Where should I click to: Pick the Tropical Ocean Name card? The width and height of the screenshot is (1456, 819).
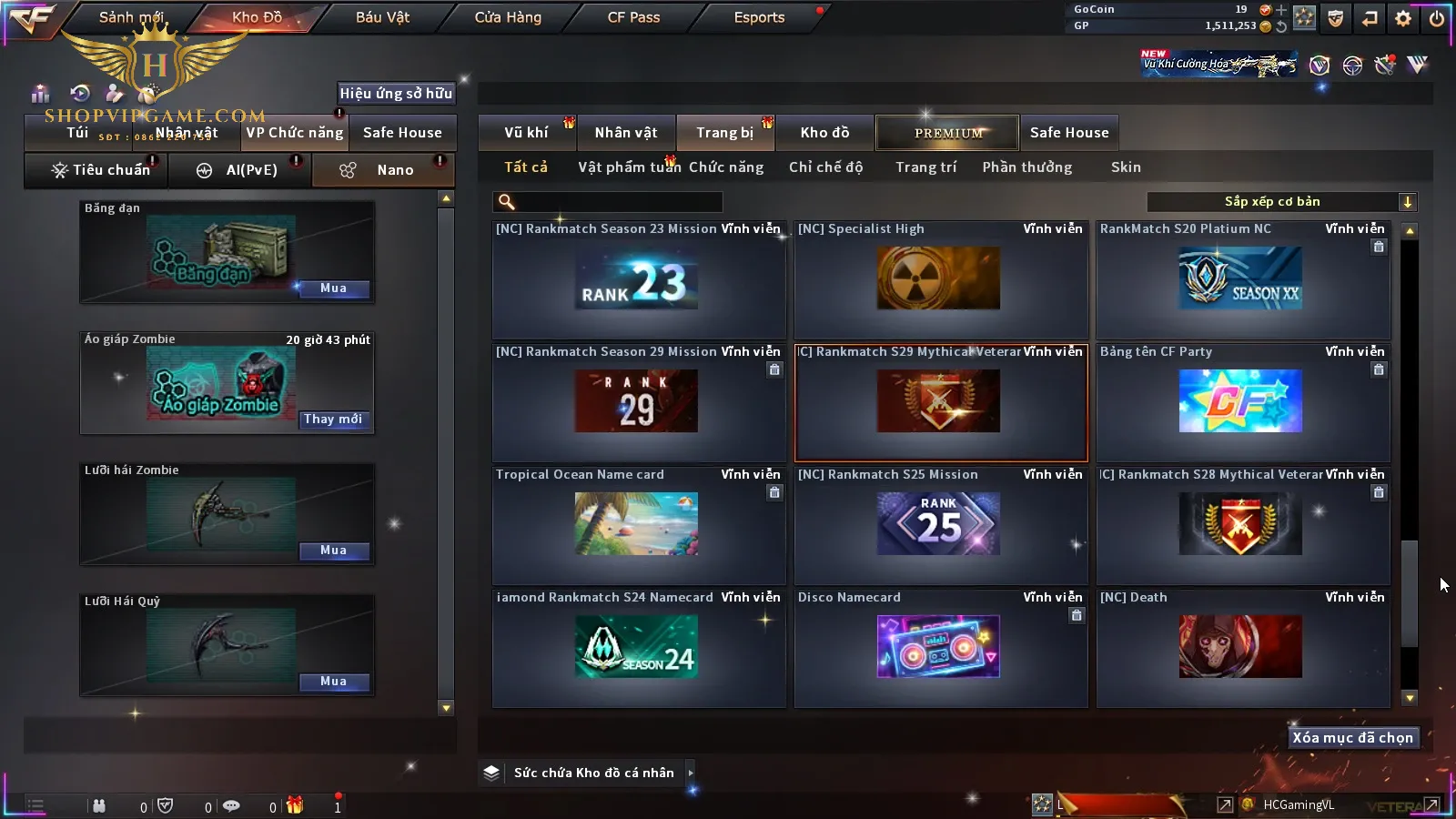click(637, 524)
